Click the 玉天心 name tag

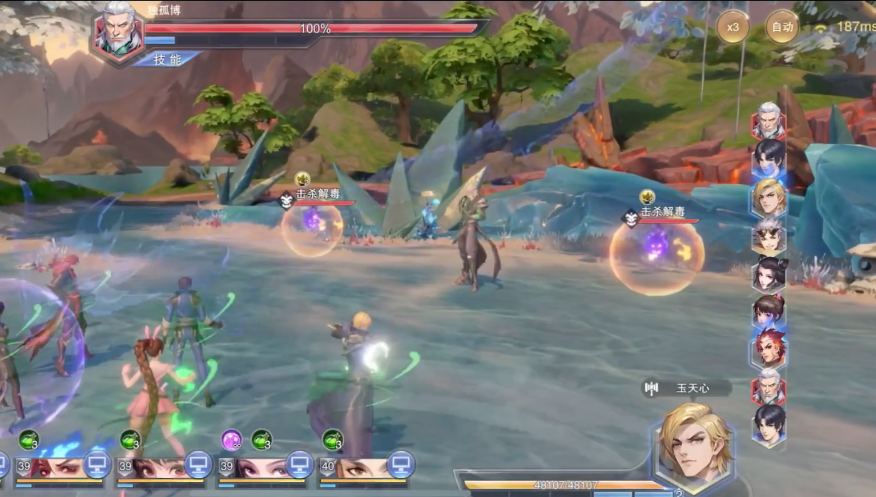pyautogui.click(x=687, y=387)
